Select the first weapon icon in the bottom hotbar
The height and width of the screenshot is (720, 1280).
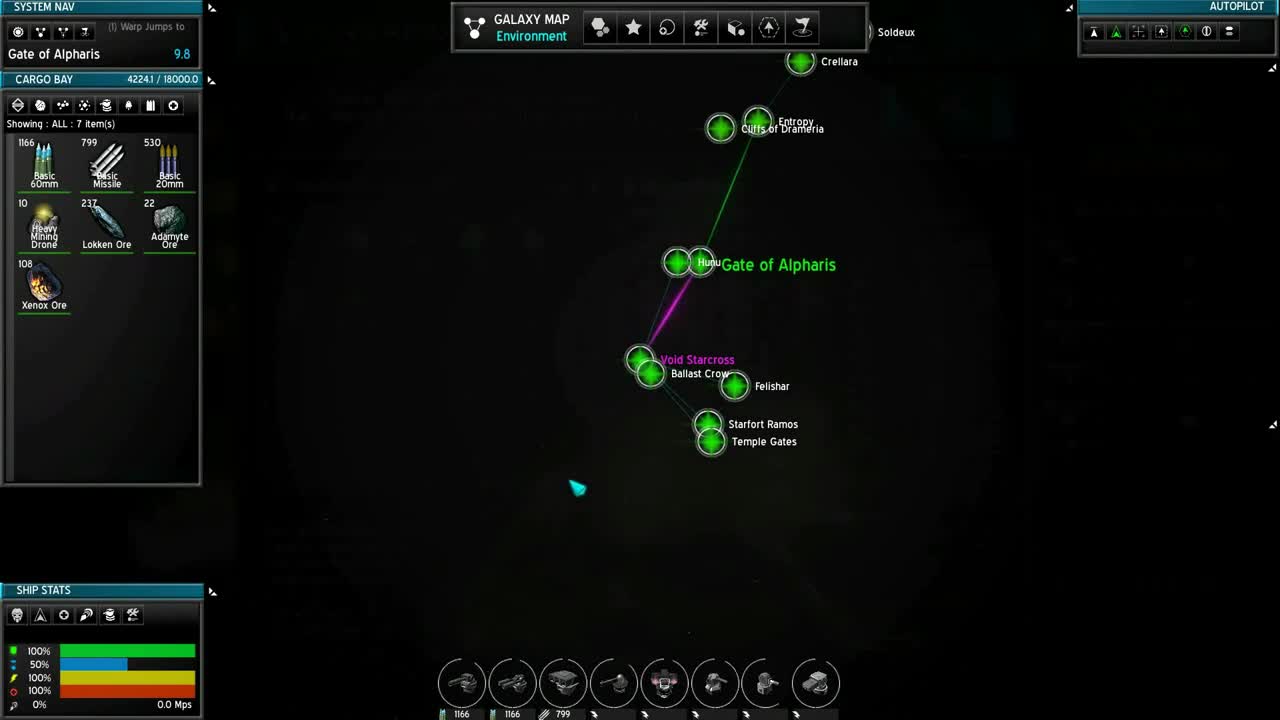[461, 683]
